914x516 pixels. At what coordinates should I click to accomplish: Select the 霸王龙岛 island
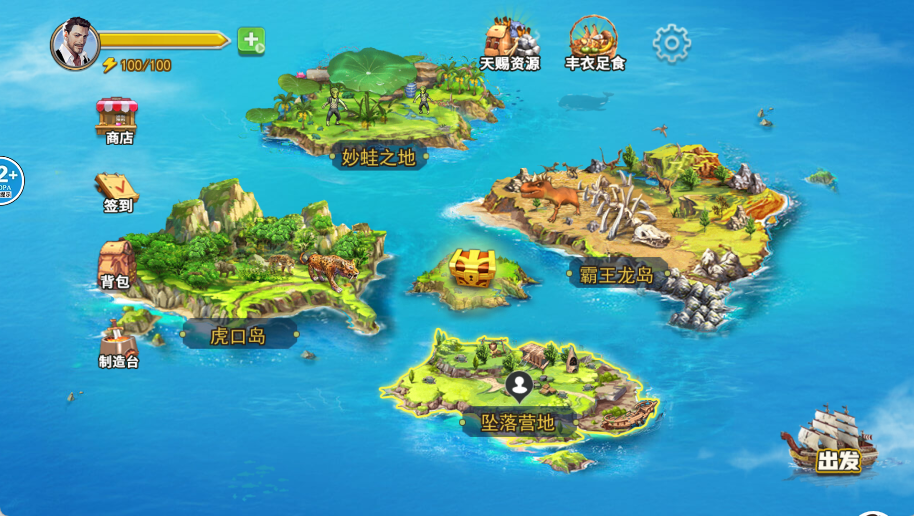click(616, 274)
